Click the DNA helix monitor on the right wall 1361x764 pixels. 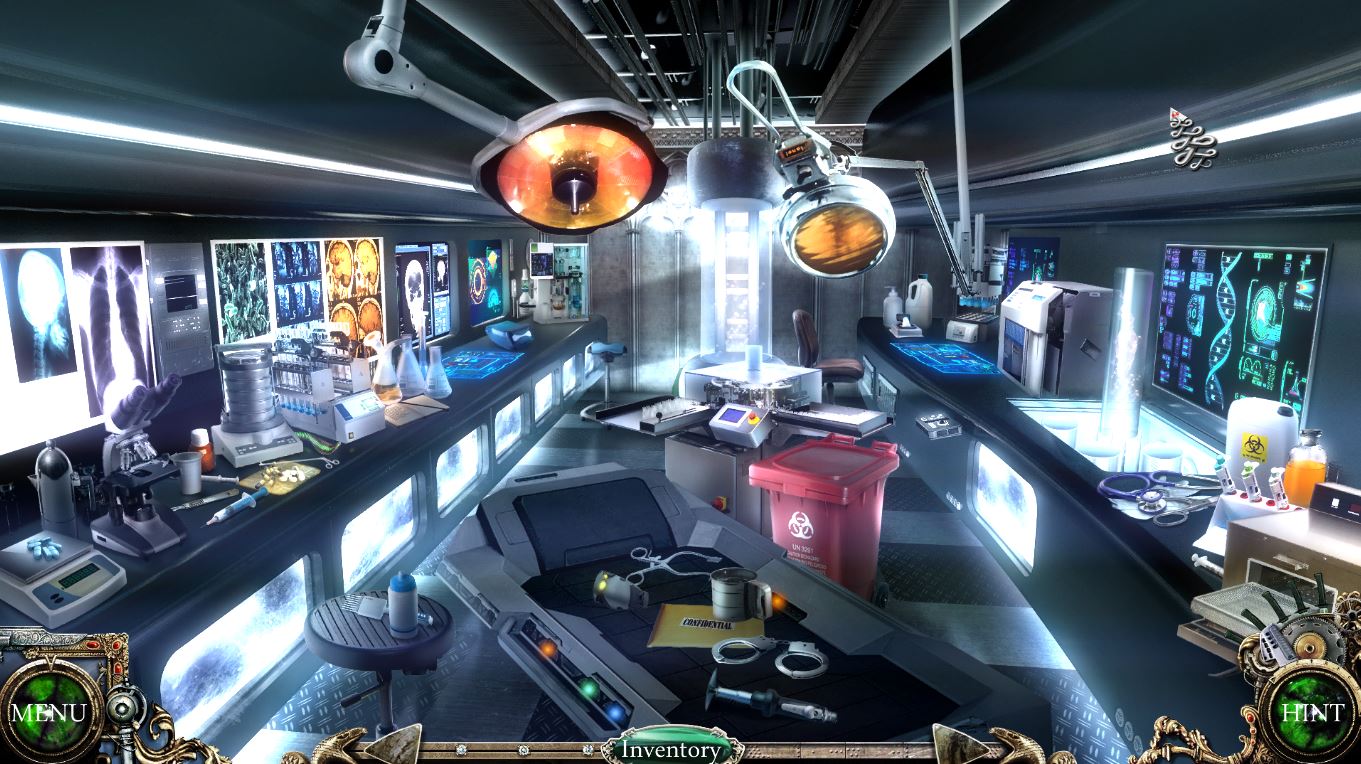click(x=1223, y=320)
